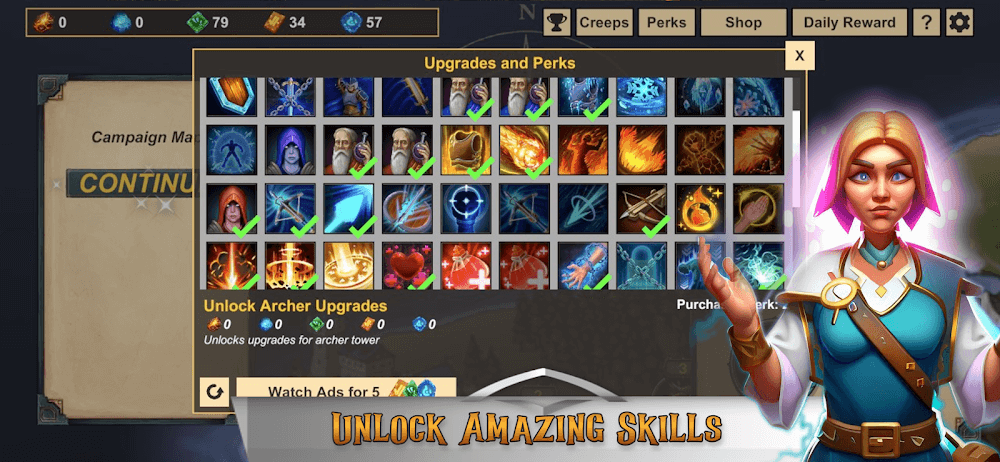Open the Creeps menu
This screenshot has width=1000, height=462.
tap(604, 22)
